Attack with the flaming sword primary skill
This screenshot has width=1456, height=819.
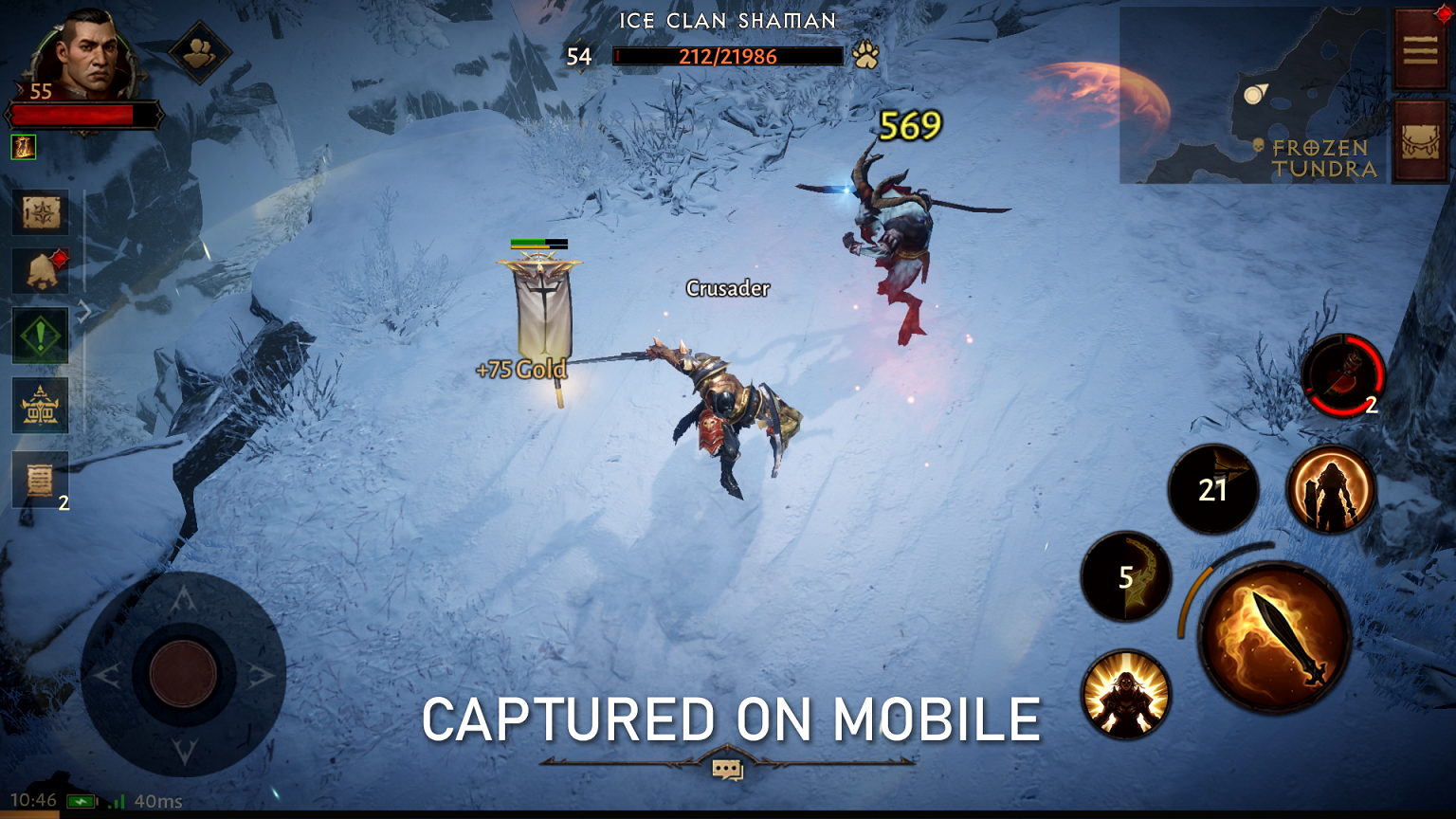pyautogui.click(x=1274, y=637)
